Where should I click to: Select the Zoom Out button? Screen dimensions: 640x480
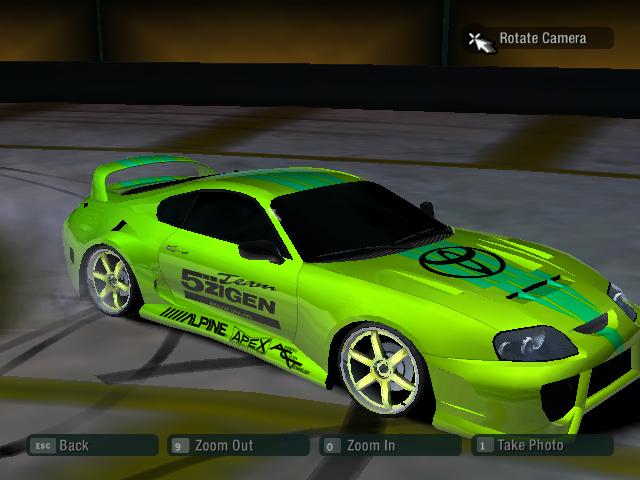click(x=223, y=445)
